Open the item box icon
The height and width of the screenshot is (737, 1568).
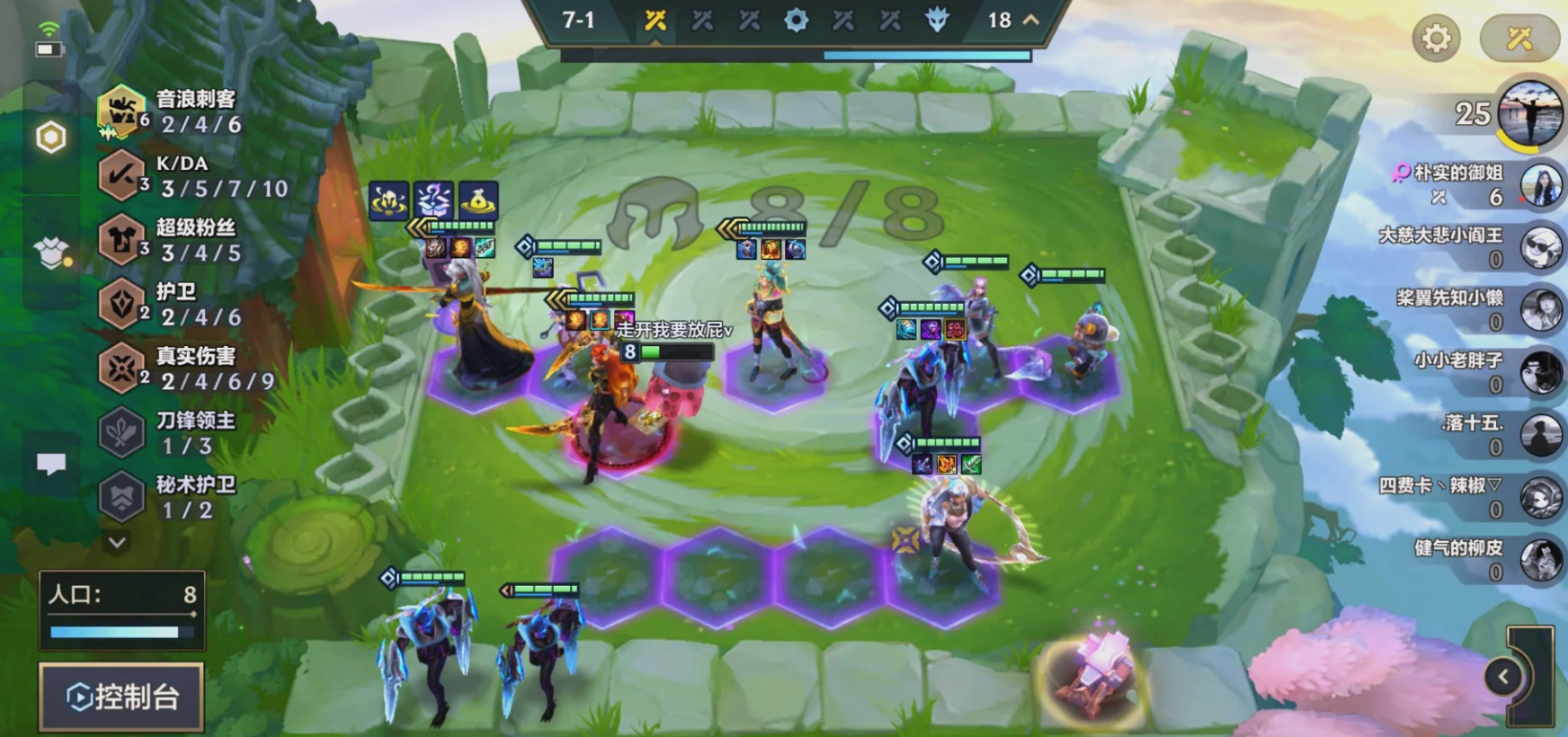(x=51, y=253)
